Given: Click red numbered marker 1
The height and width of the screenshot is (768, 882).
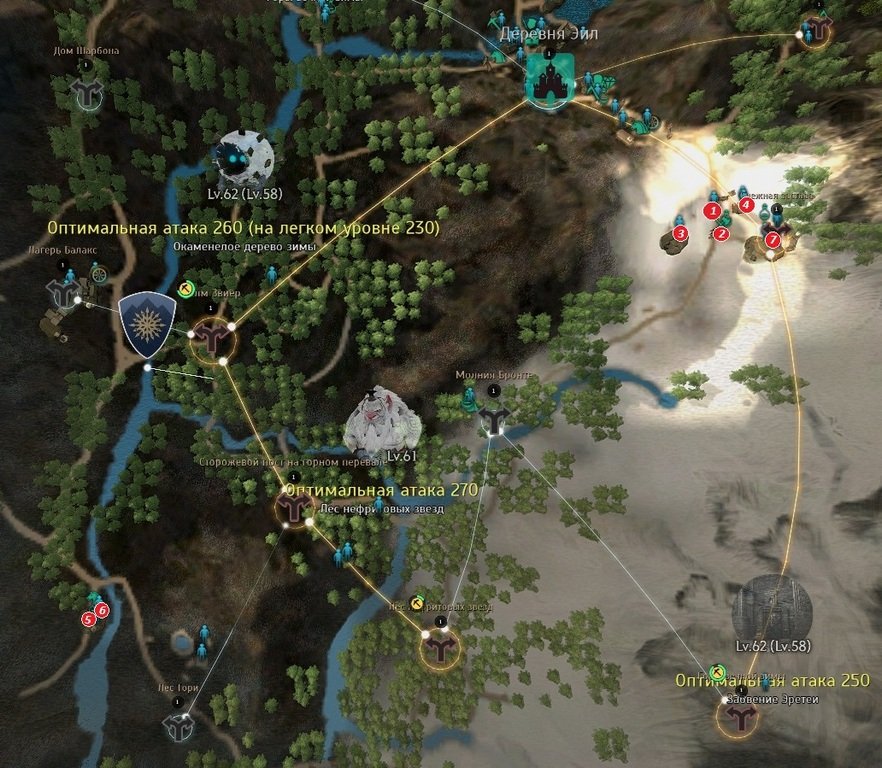Looking at the screenshot, I should click(x=712, y=211).
